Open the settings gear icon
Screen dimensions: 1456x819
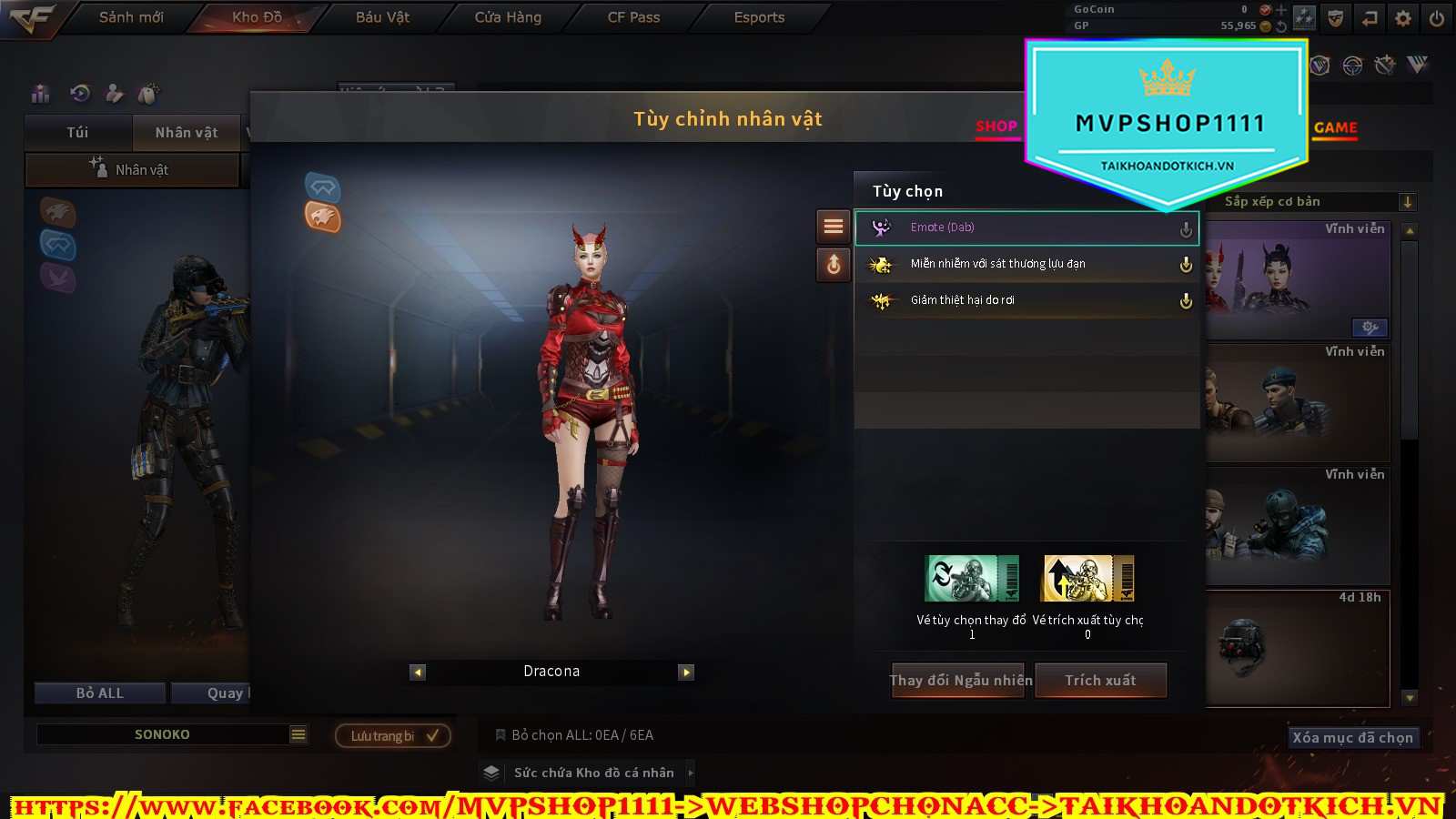coord(1403,18)
